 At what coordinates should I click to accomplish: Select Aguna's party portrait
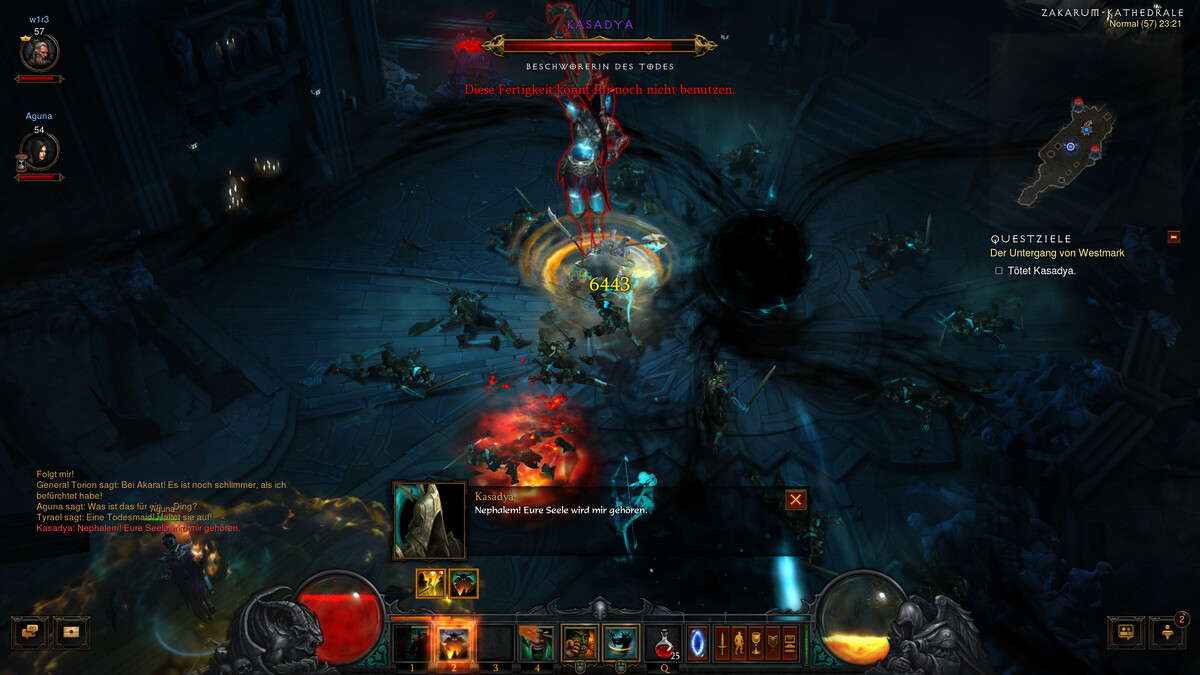point(40,151)
